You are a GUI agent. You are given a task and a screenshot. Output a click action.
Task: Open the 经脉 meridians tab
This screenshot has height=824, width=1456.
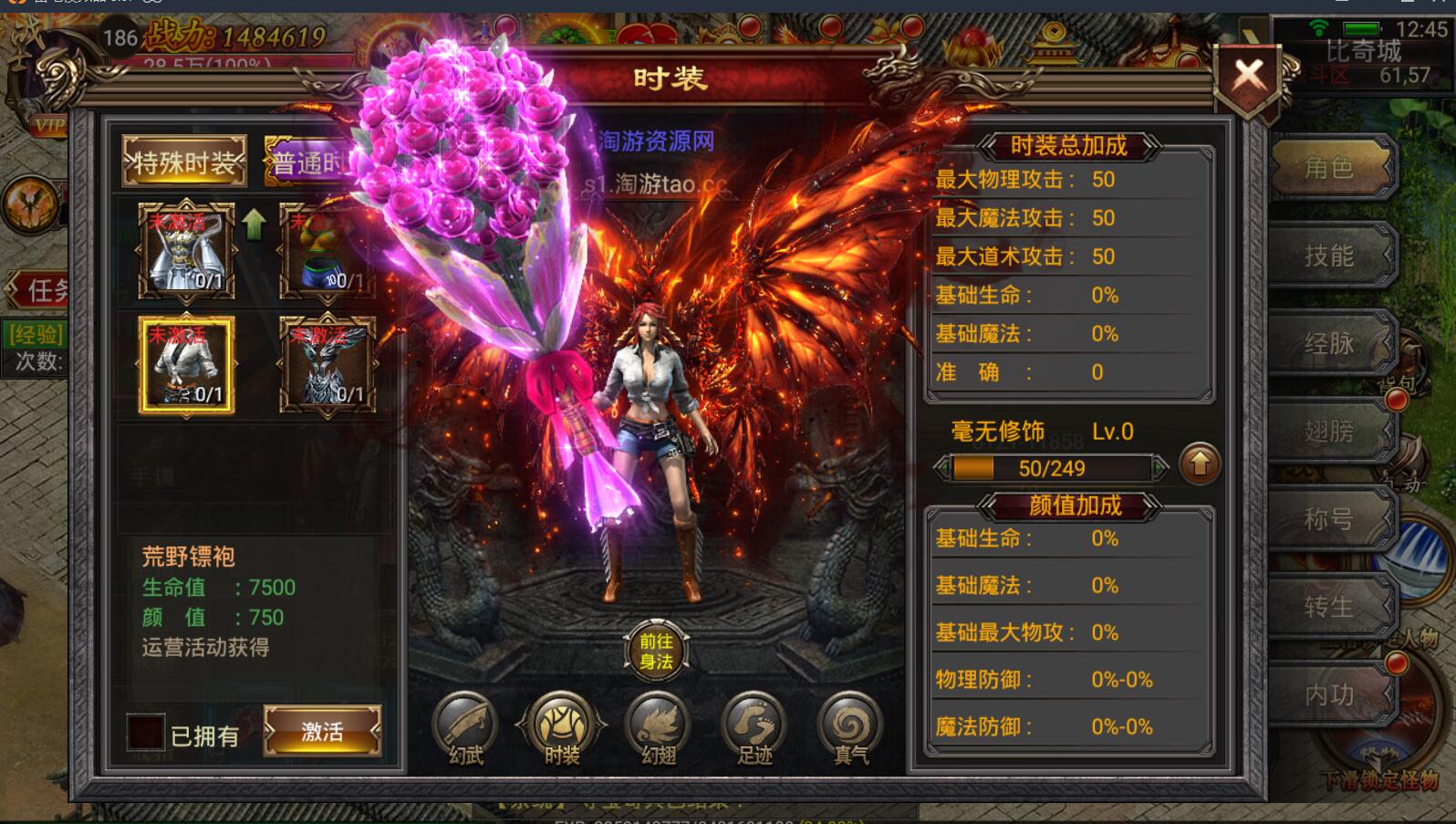[1329, 343]
